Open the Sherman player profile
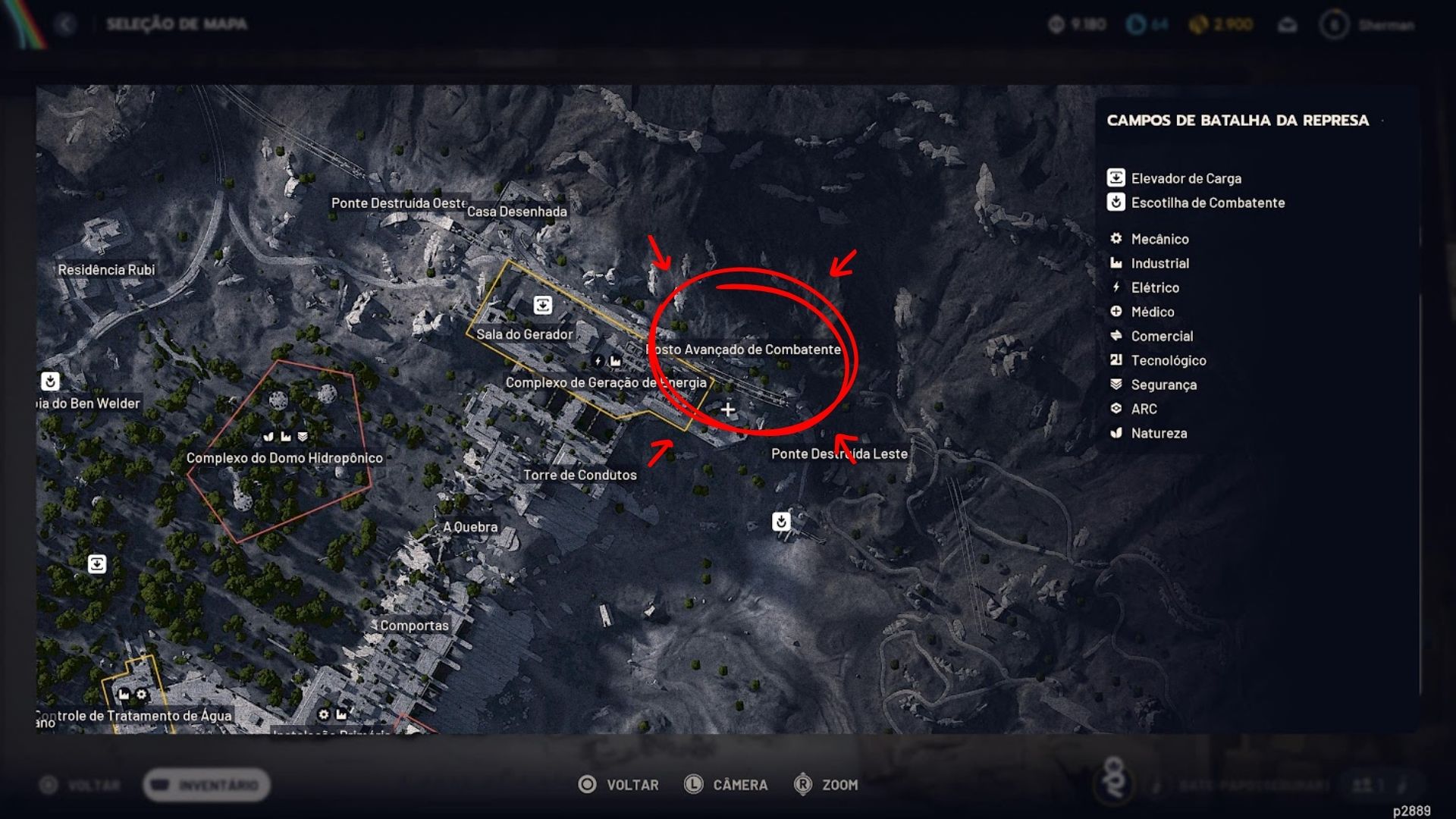Image resolution: width=1456 pixels, height=819 pixels. pyautogui.click(x=1370, y=25)
